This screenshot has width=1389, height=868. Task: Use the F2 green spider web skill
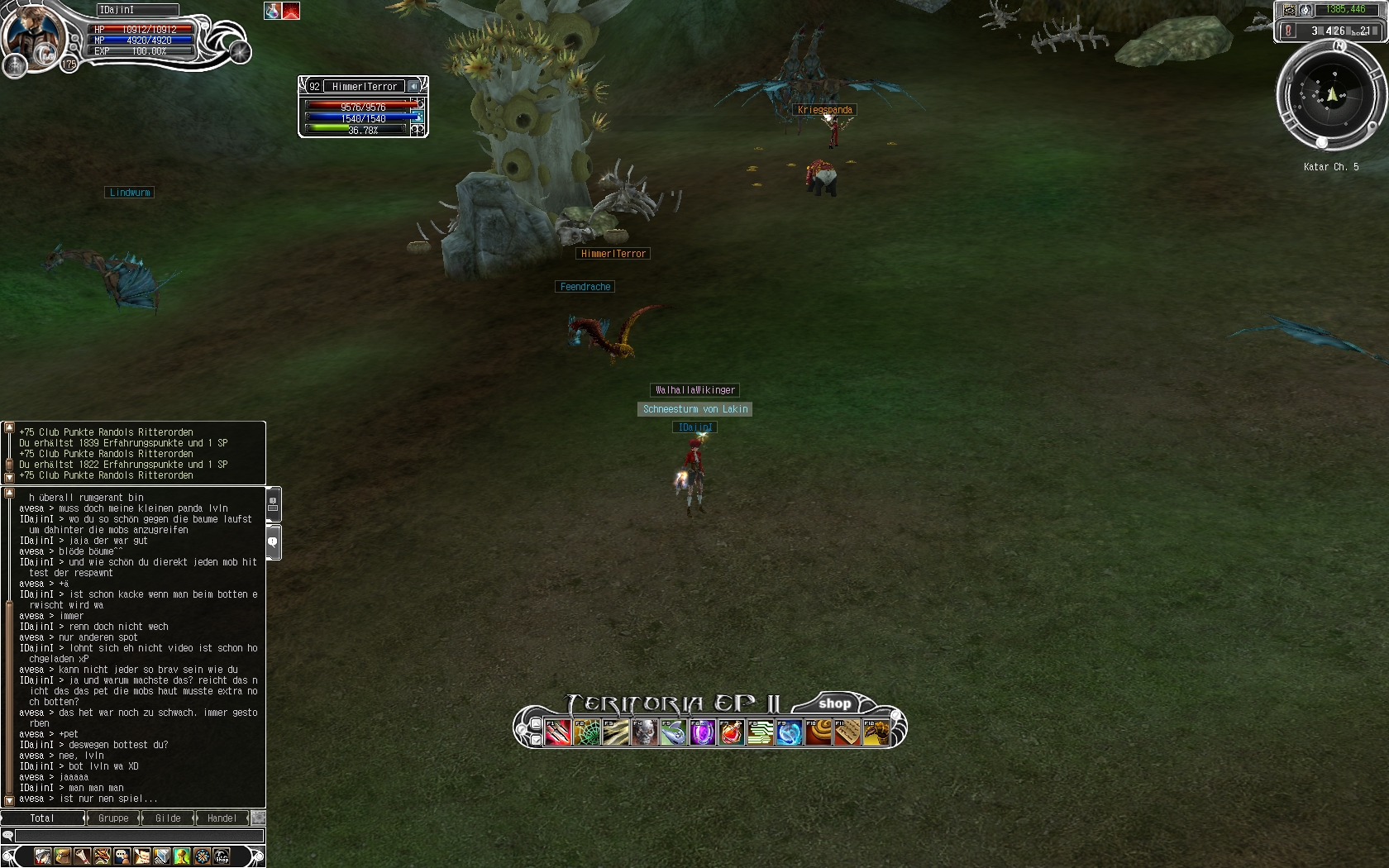[x=586, y=732]
